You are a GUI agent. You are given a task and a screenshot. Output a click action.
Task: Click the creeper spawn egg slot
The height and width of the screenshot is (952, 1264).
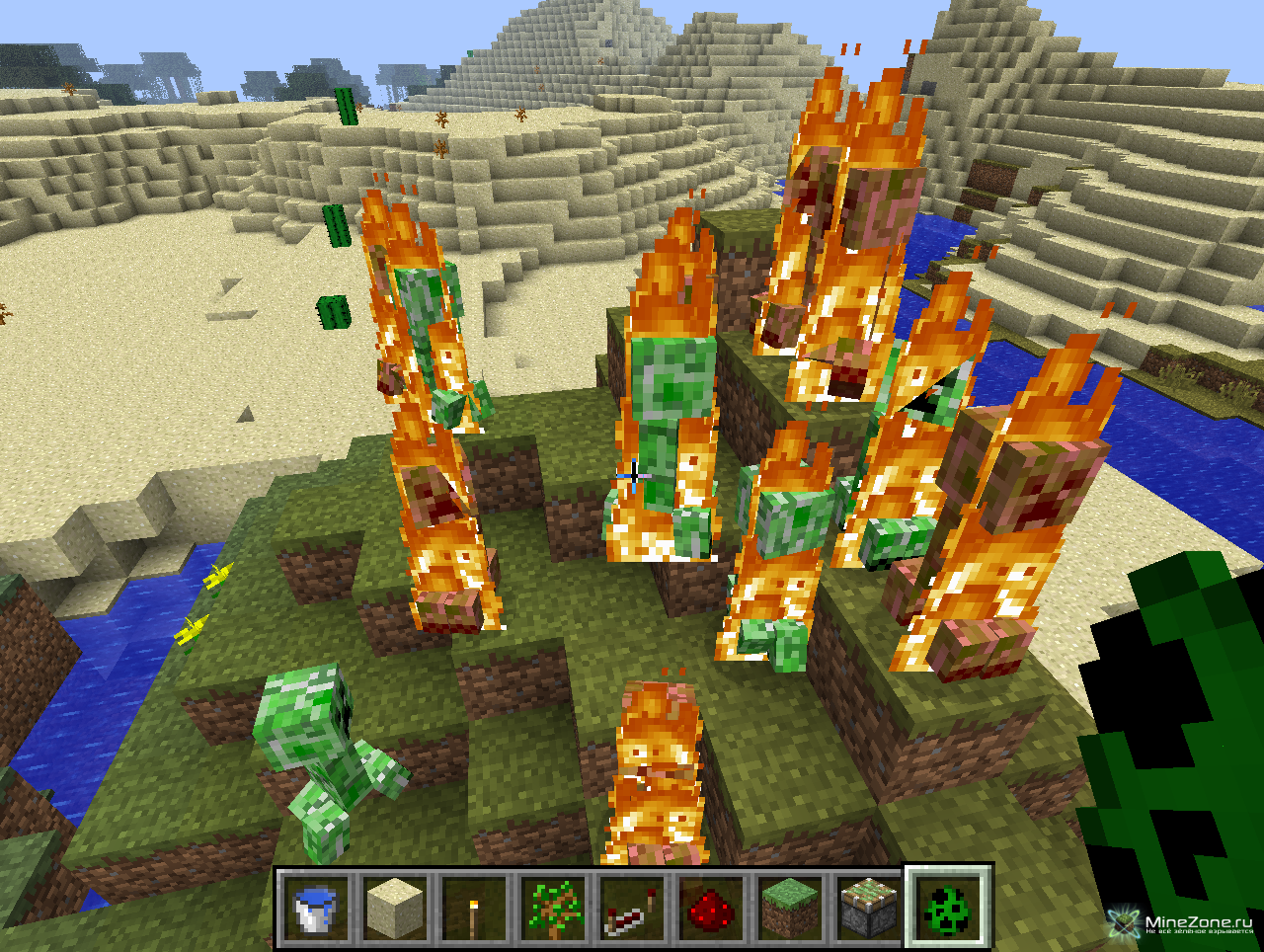pos(947,907)
